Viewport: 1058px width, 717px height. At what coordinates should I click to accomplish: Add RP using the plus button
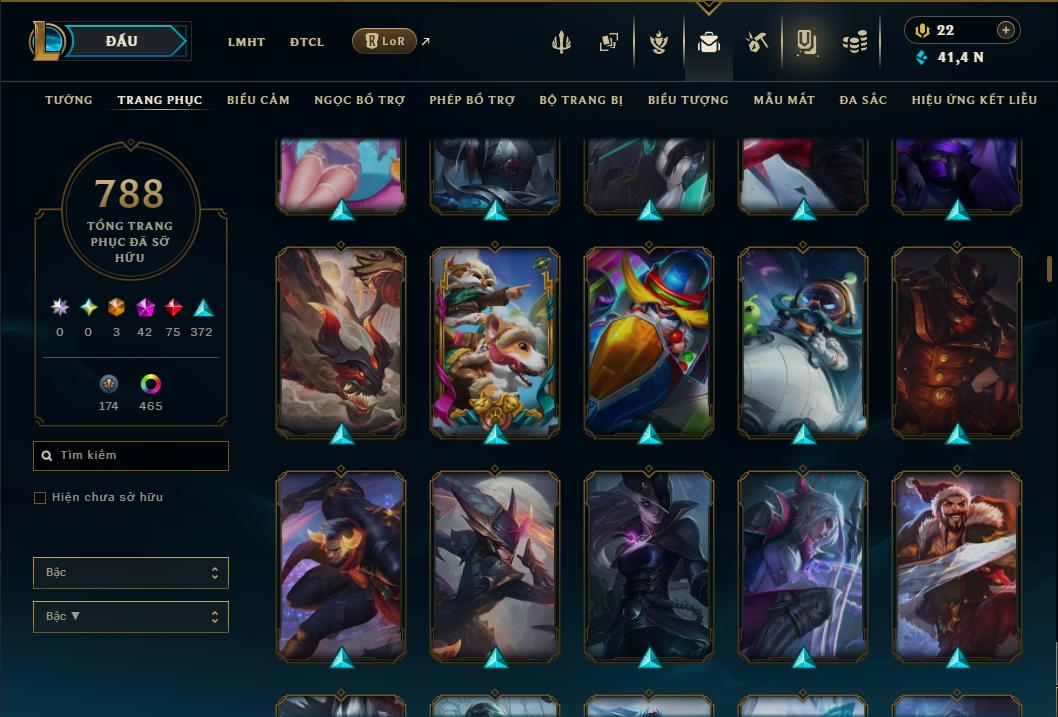pos(1006,30)
